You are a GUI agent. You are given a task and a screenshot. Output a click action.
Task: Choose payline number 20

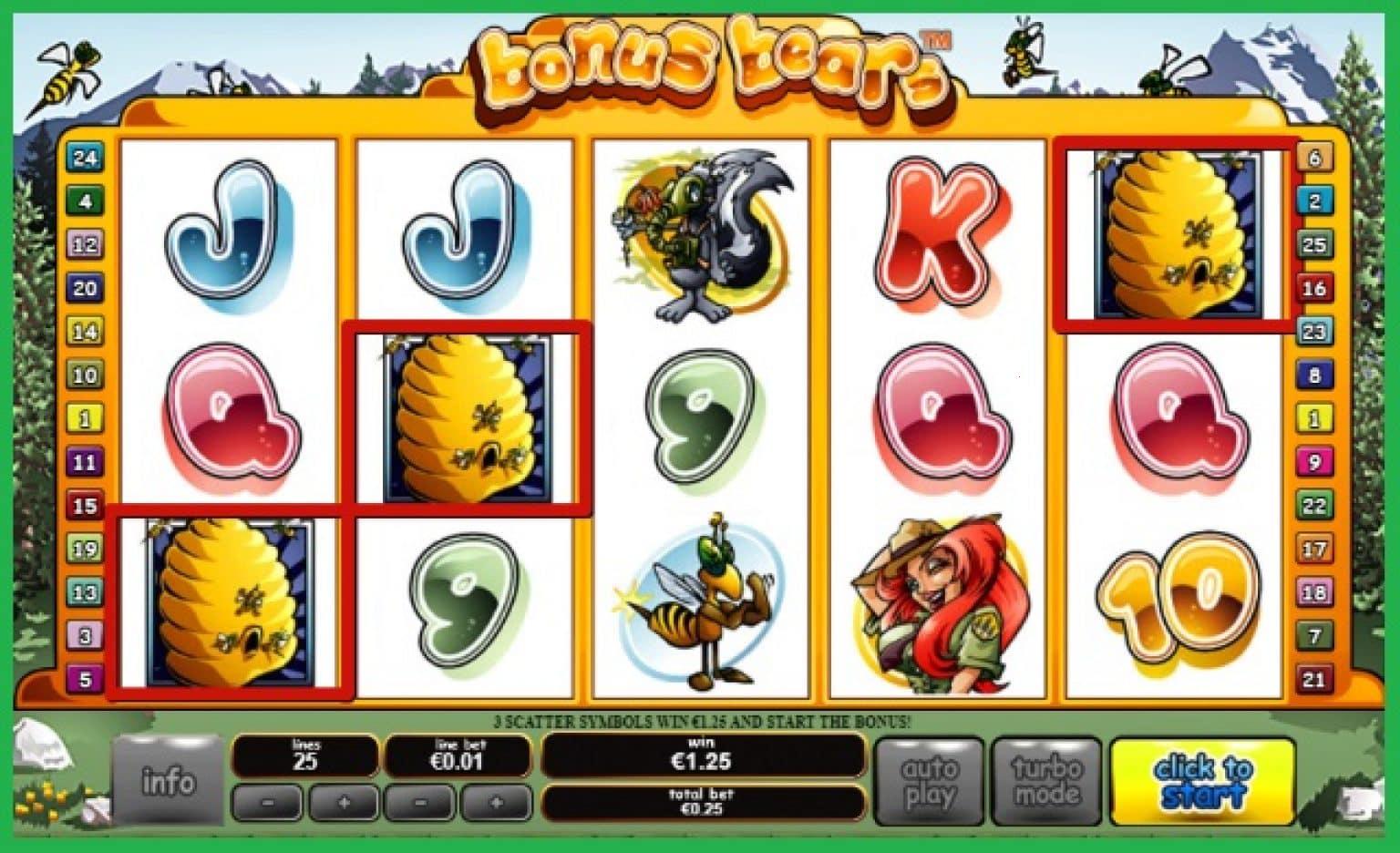(x=85, y=288)
